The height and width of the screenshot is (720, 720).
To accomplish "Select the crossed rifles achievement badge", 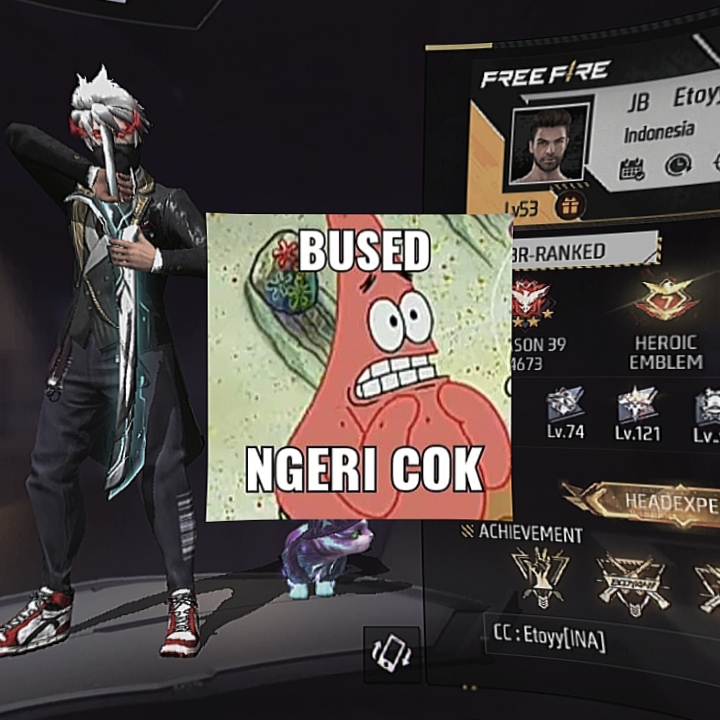I will pyautogui.click(x=630, y=581).
